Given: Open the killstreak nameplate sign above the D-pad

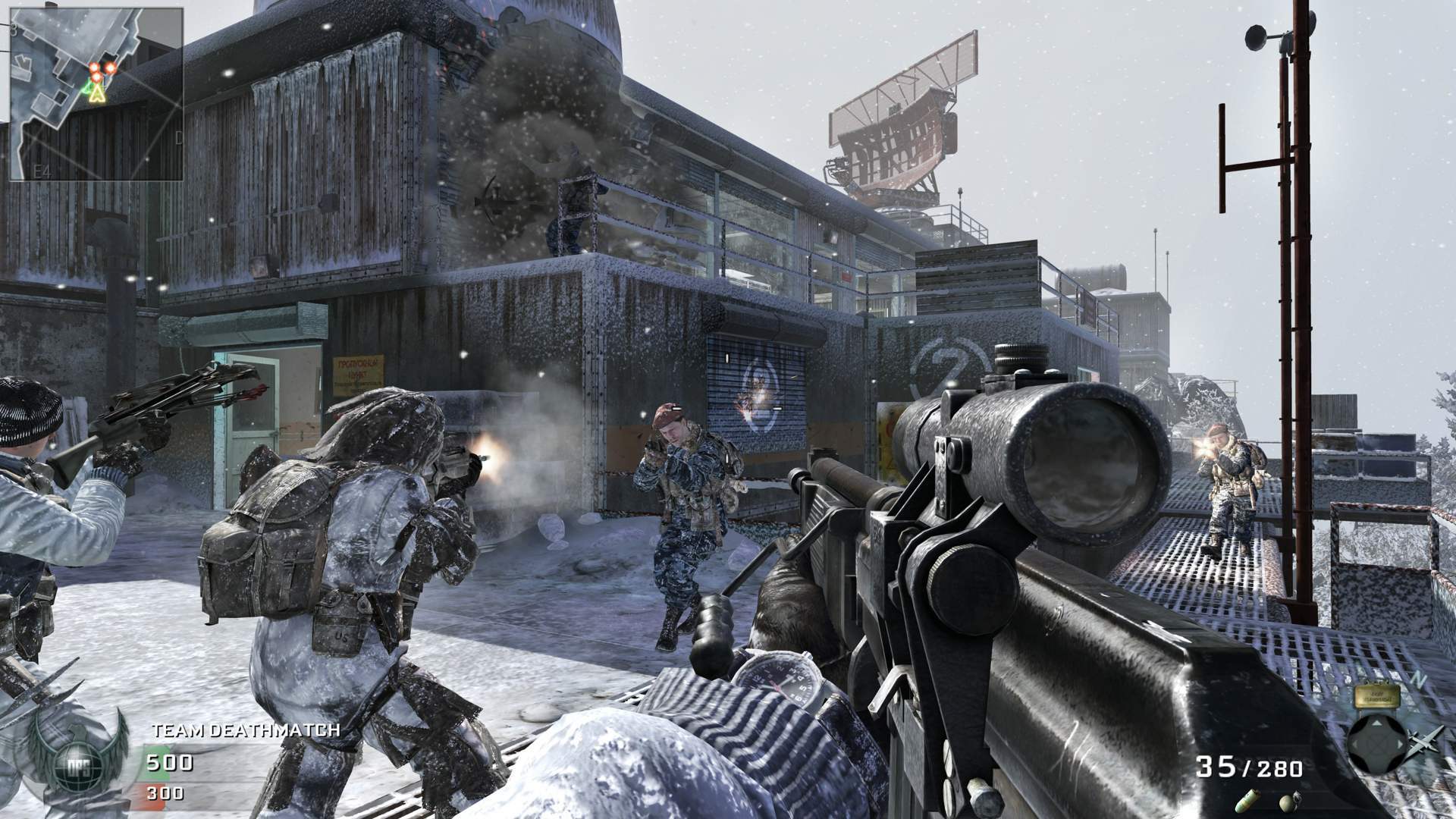Looking at the screenshot, I should pos(1376,695).
